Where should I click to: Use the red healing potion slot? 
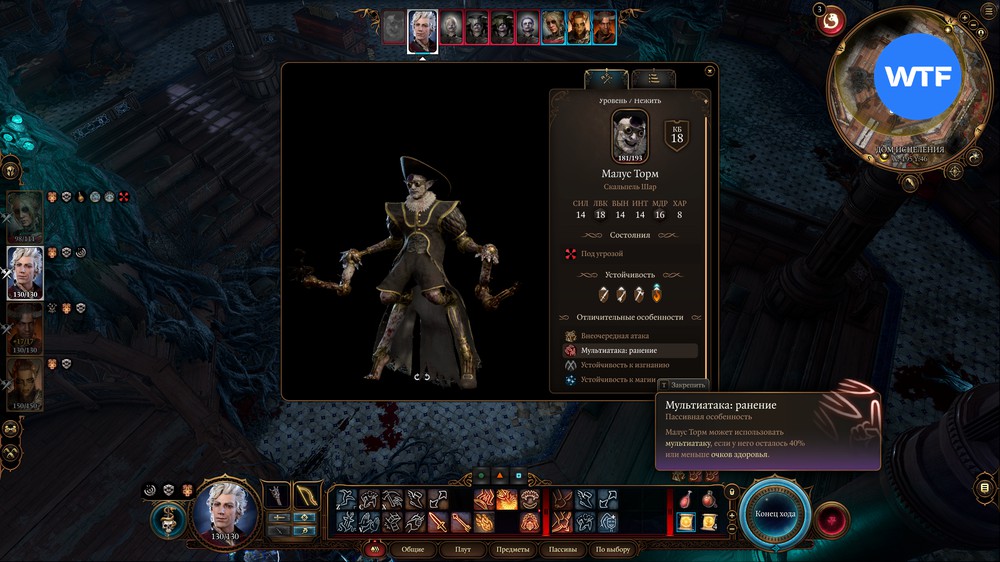pyautogui.click(x=685, y=499)
